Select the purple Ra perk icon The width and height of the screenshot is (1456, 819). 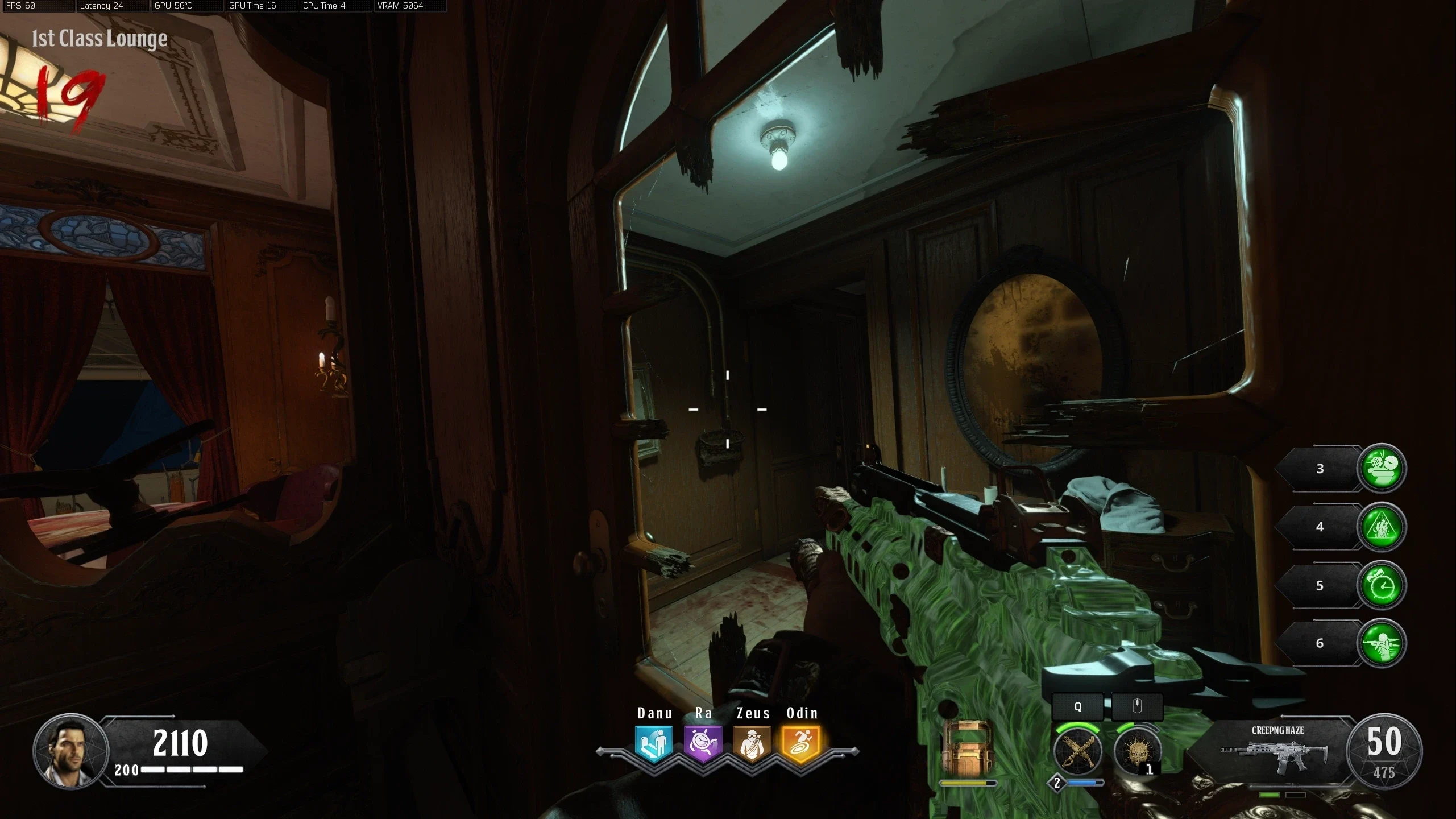click(x=703, y=743)
